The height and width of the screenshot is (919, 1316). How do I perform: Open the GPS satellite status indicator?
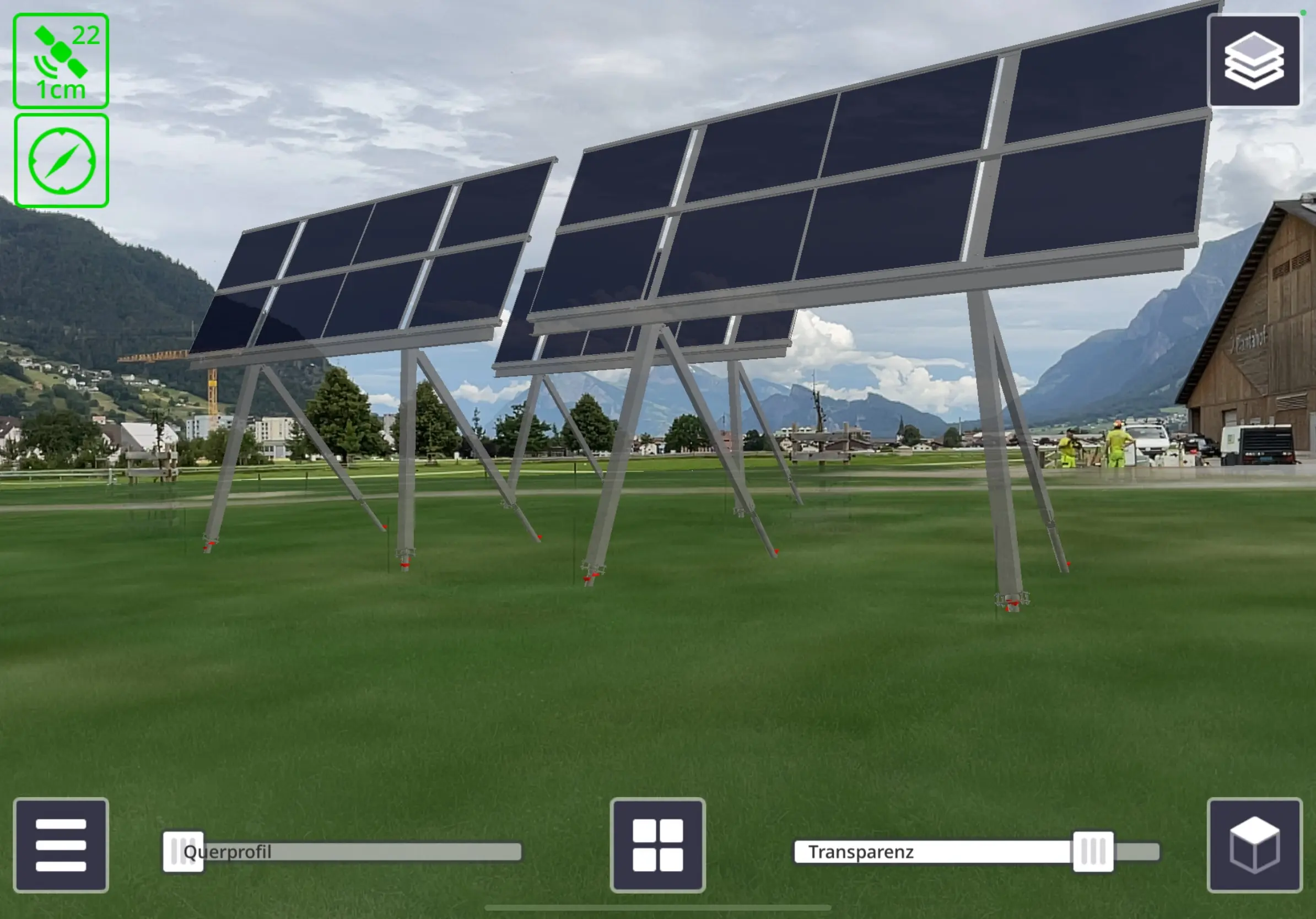[60, 60]
